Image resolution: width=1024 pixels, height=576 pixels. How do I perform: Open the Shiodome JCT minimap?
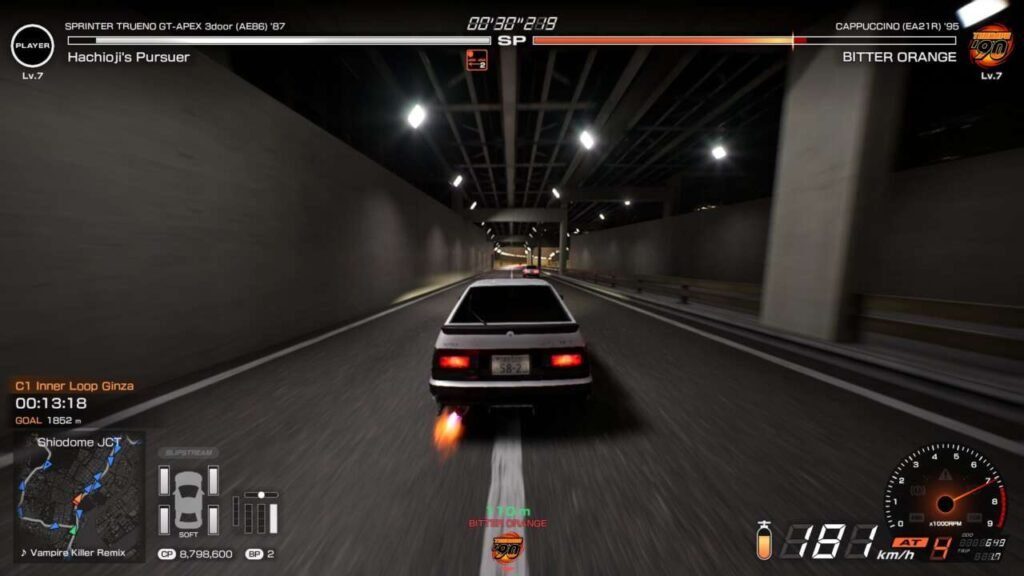point(78,490)
